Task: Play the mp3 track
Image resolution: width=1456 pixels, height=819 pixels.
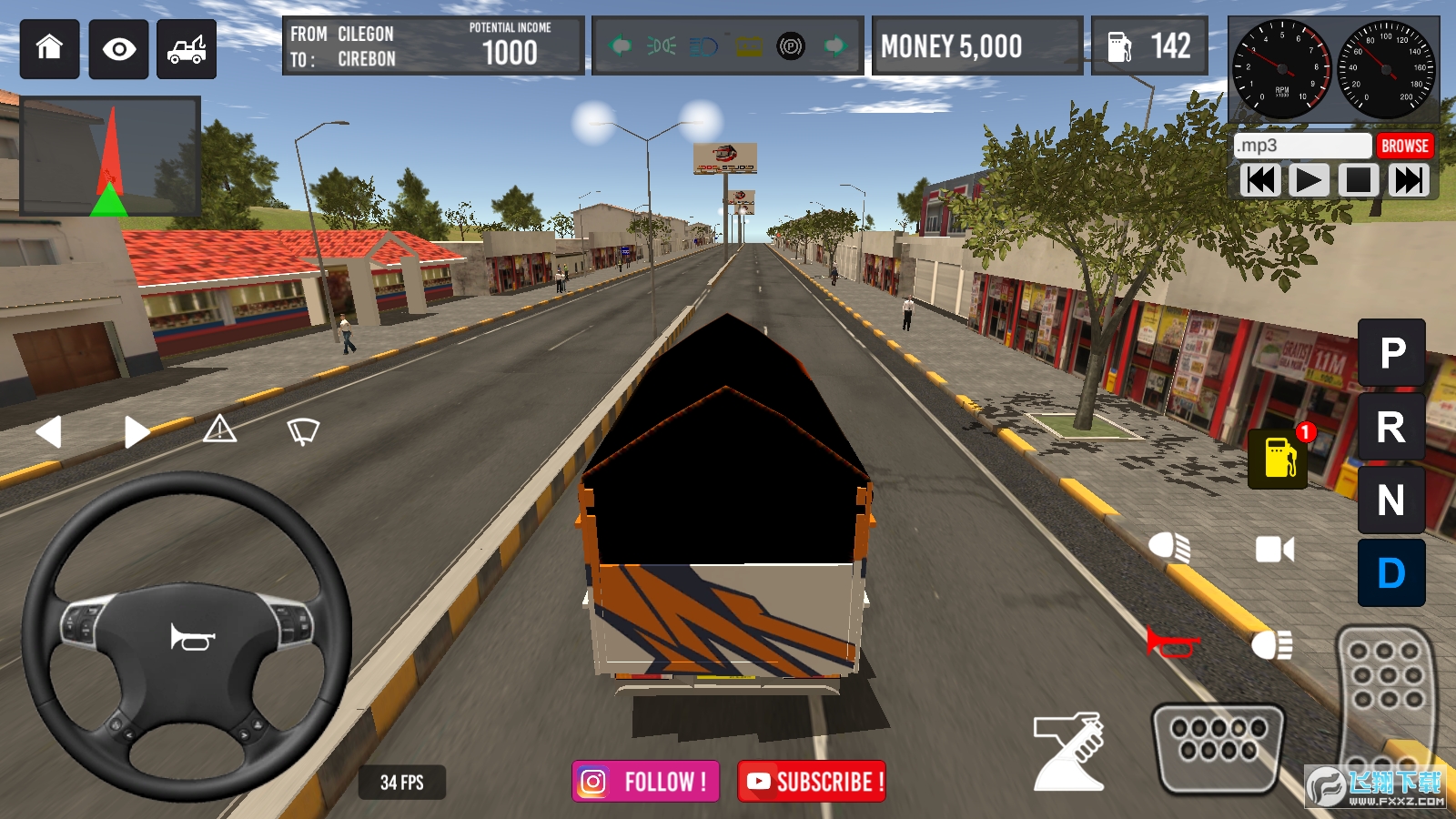Action: pyautogui.click(x=1308, y=178)
